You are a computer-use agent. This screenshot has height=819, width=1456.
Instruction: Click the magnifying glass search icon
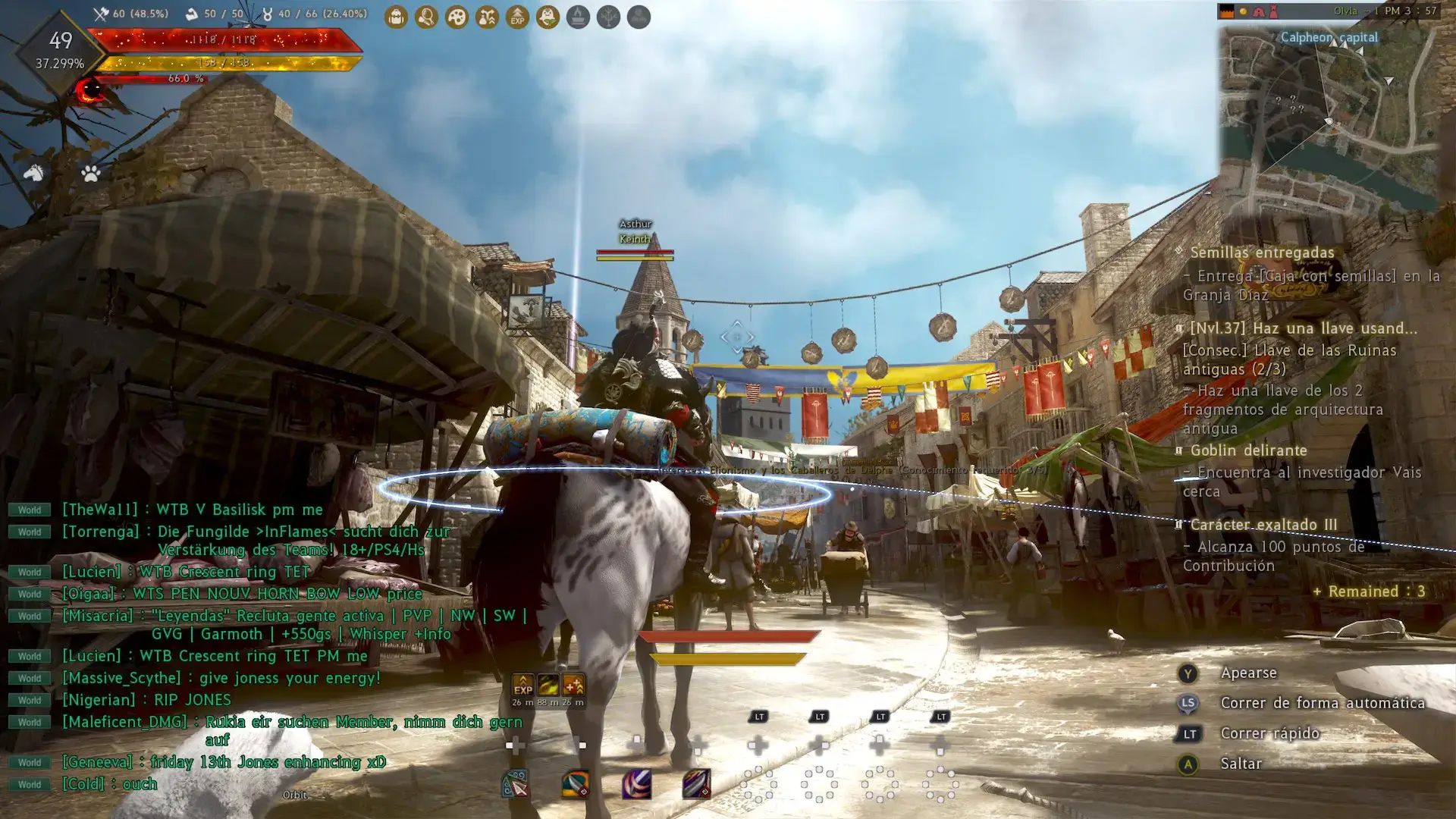click(426, 17)
